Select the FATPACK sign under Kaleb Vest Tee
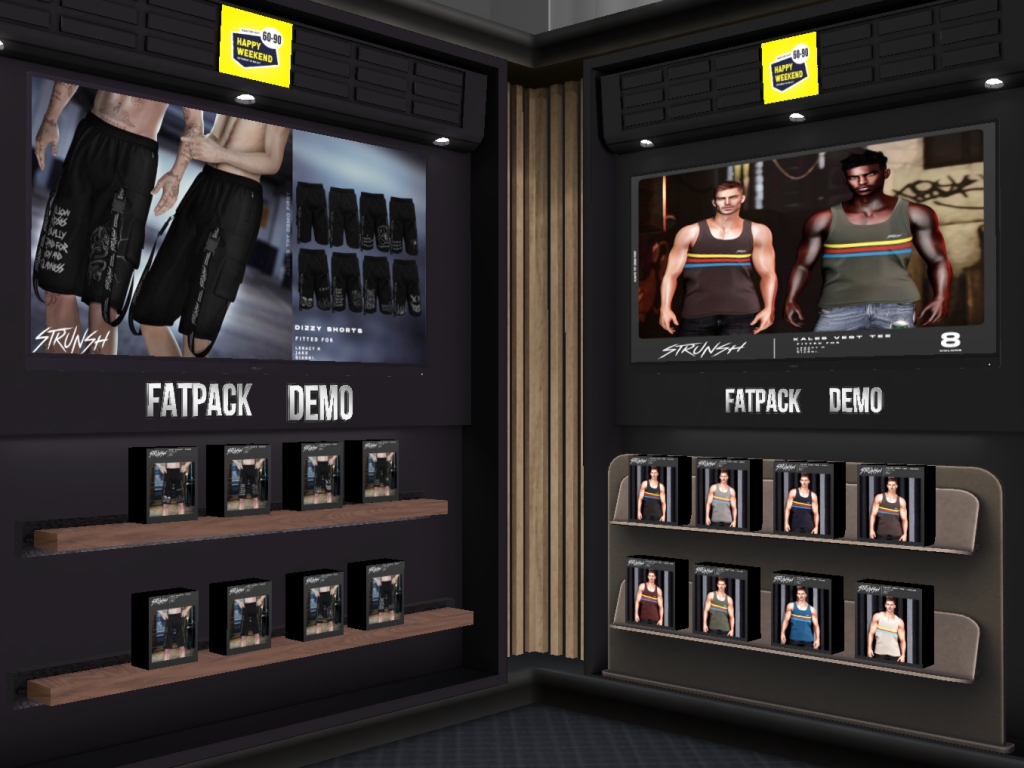The image size is (1024, 768). (x=762, y=401)
